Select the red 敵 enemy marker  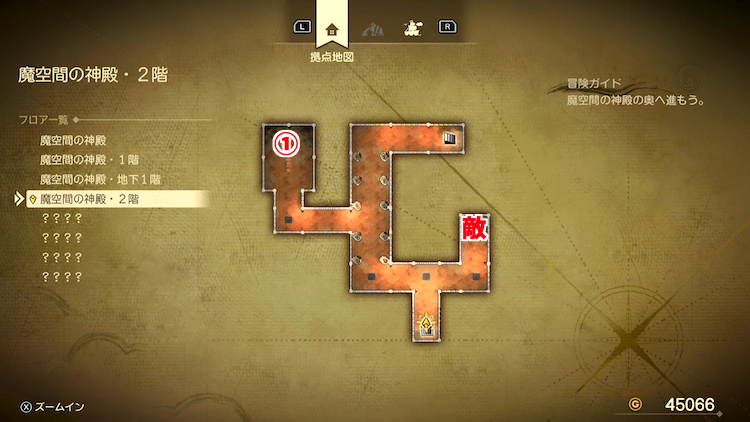pyautogui.click(x=473, y=228)
